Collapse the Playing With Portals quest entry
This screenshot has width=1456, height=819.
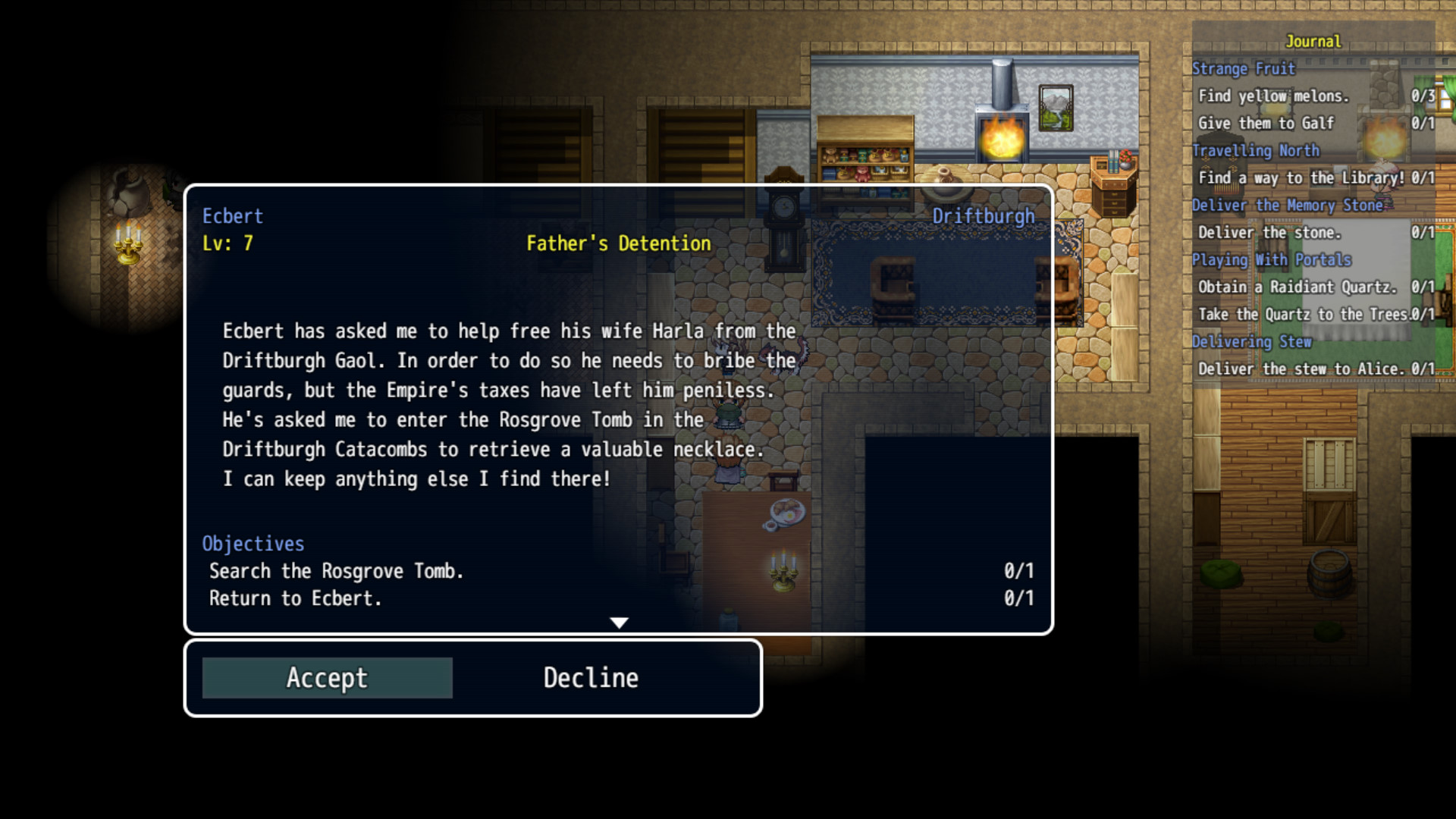coord(1271,259)
